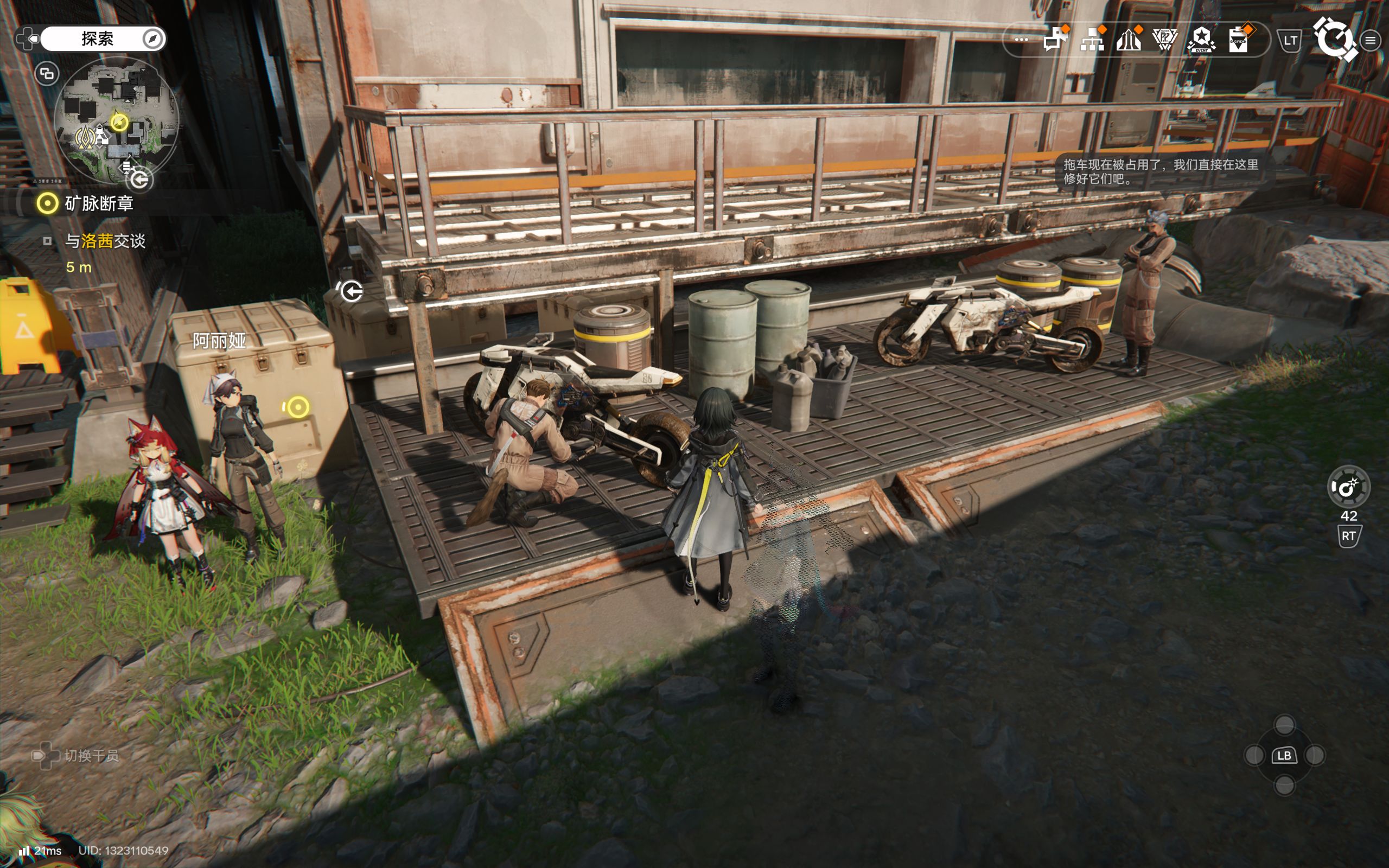Click the yellow quest marker beside 阿丽娅
This screenshot has width=1389, height=868.
[x=297, y=407]
